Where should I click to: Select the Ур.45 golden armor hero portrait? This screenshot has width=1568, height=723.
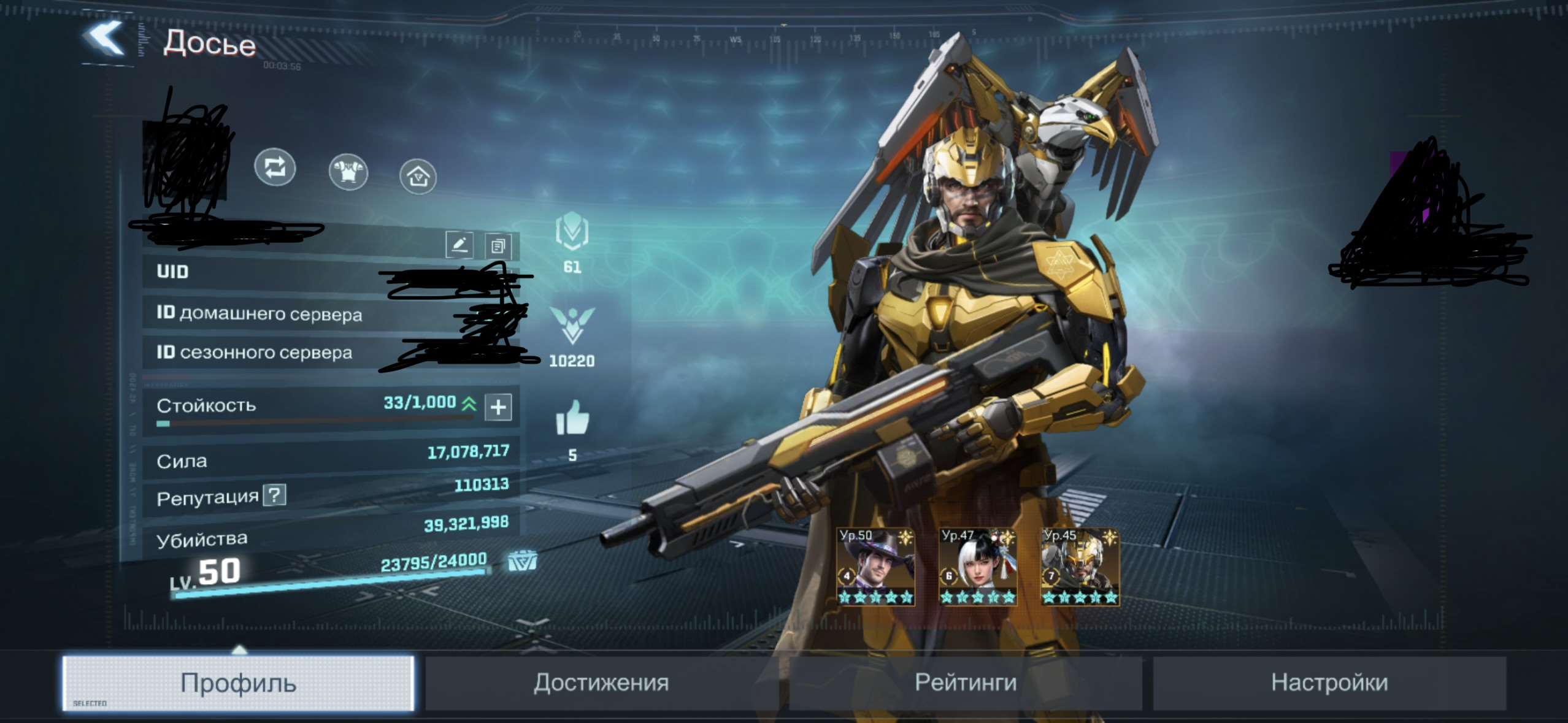click(x=1080, y=567)
